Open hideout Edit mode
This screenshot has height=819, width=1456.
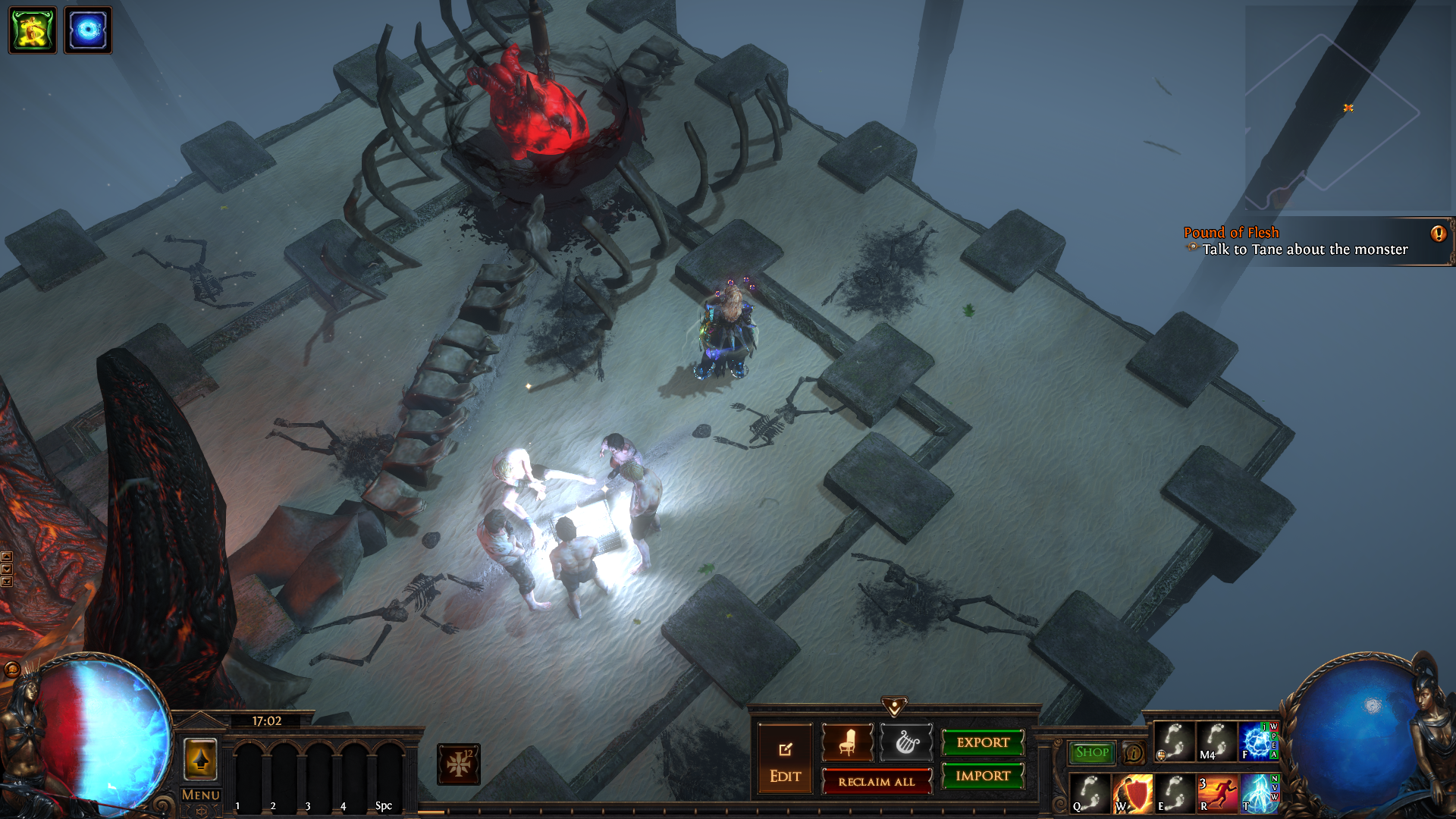pyautogui.click(x=785, y=759)
